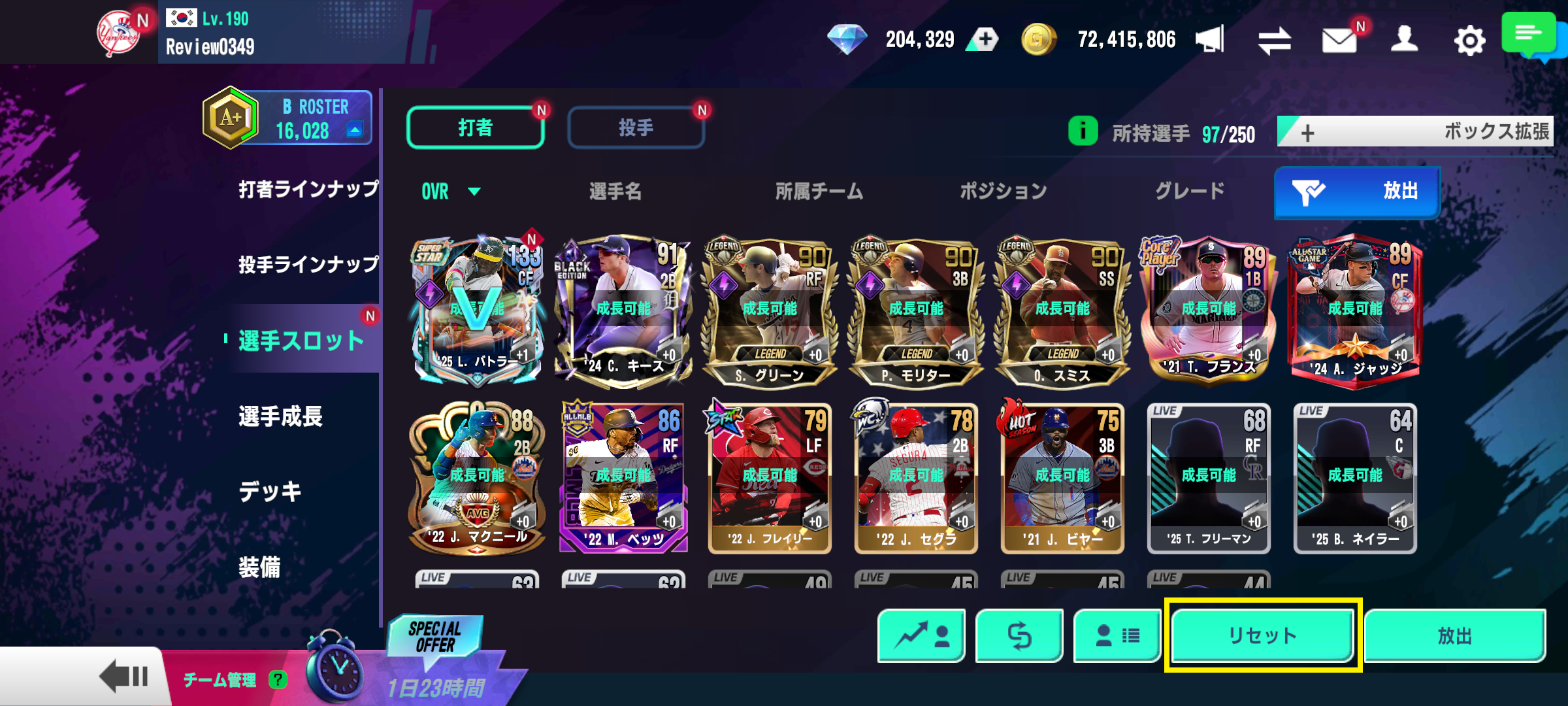The image size is (1568, 706).
Task: Open the settings gear icon
Action: 1469,41
